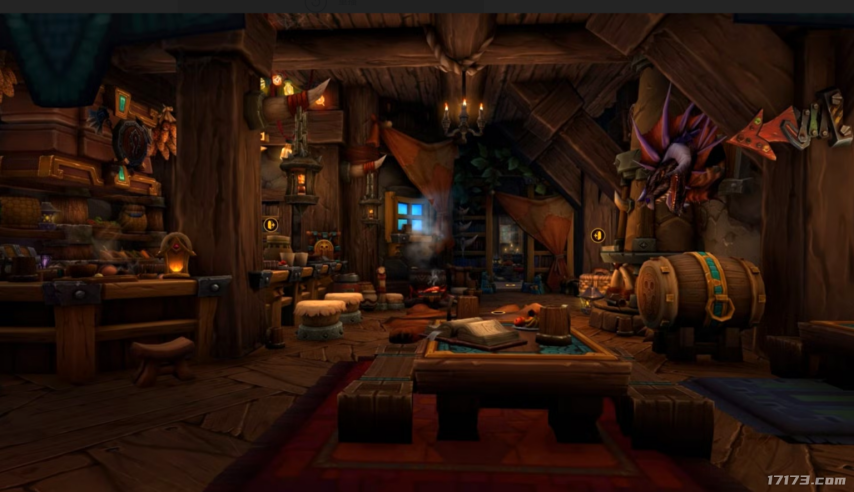Click the gold door icon with left-pointing arrow

tap(598, 236)
